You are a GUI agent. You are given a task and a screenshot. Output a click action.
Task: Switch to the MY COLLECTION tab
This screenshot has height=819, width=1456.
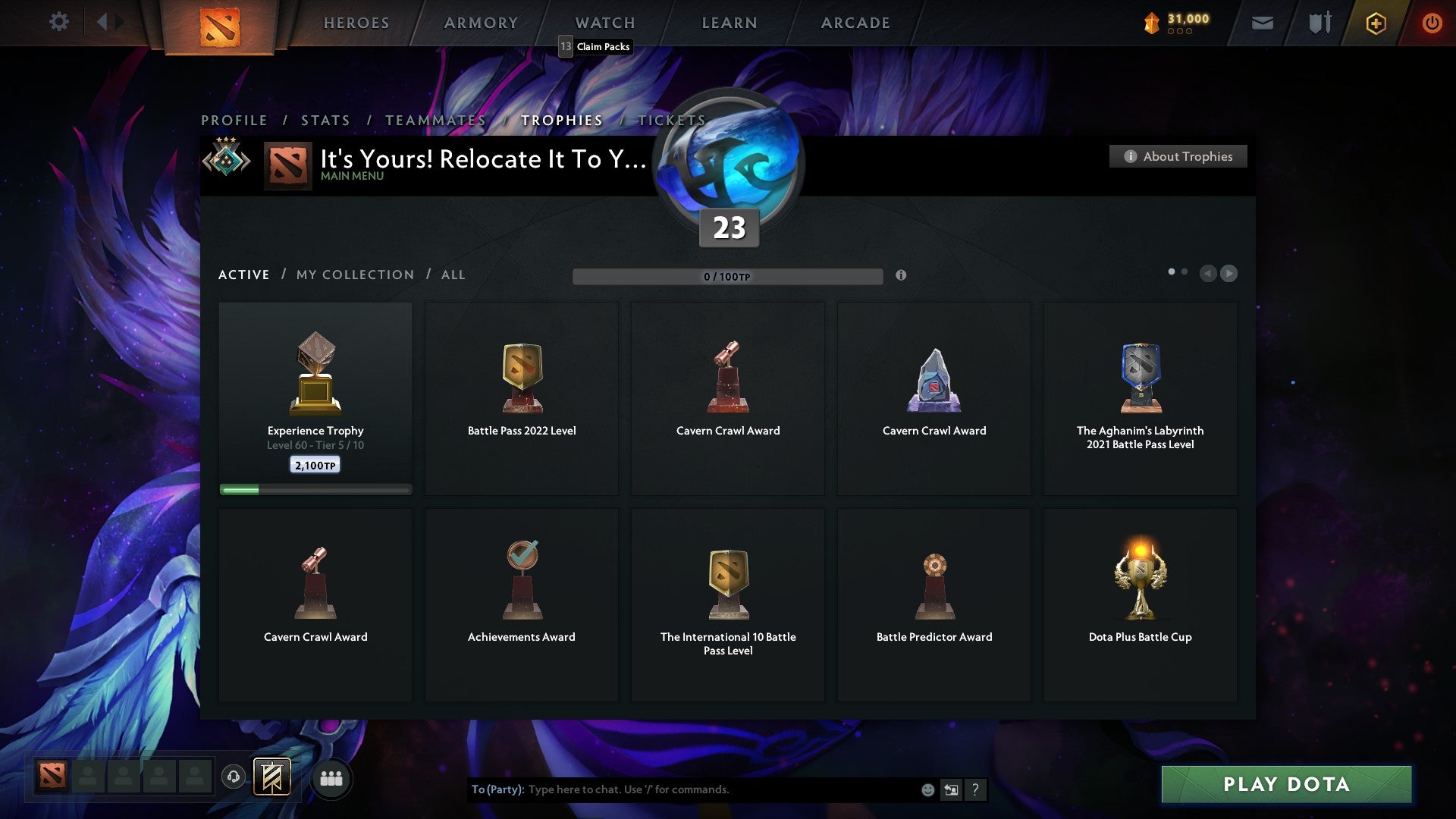pyautogui.click(x=354, y=275)
